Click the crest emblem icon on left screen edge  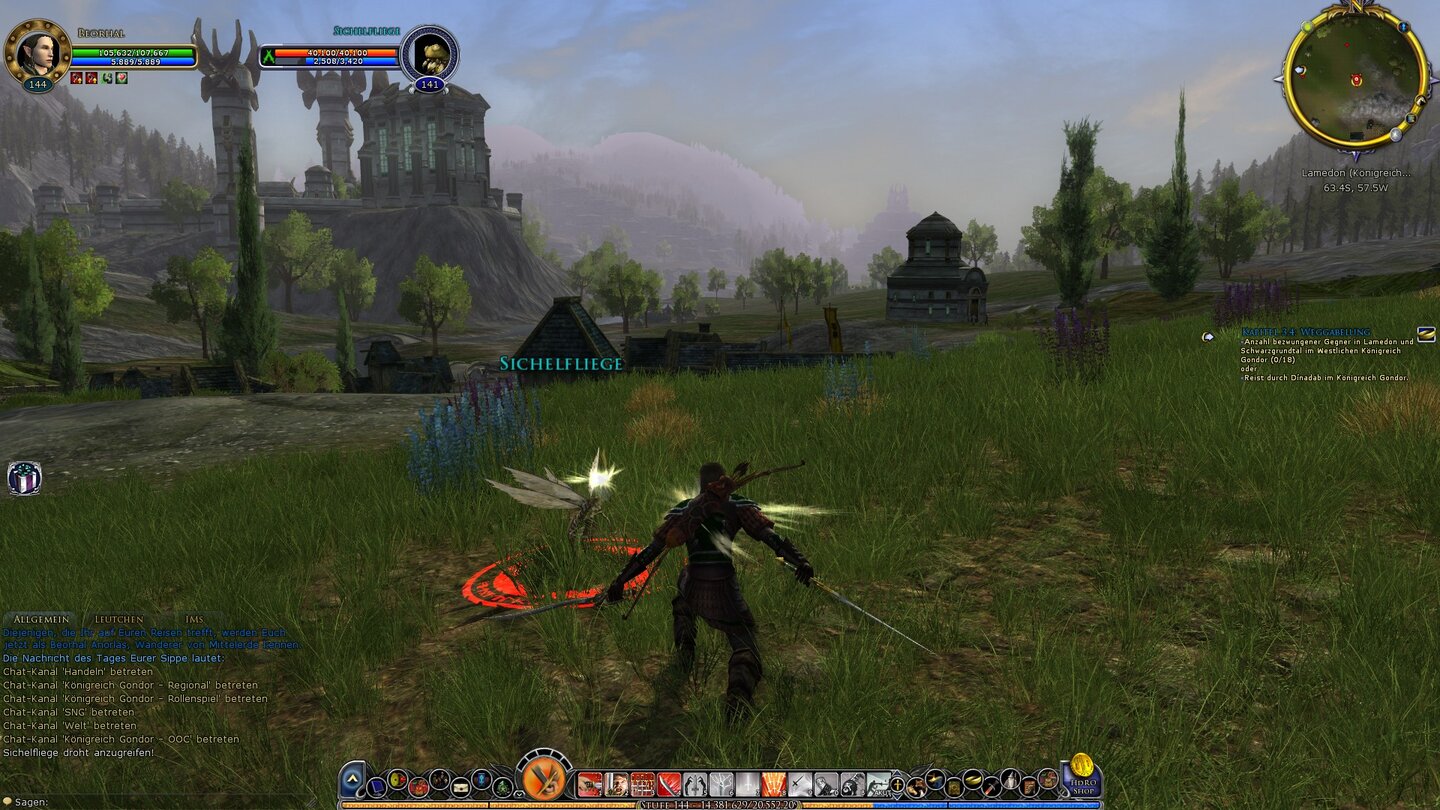click(x=25, y=478)
